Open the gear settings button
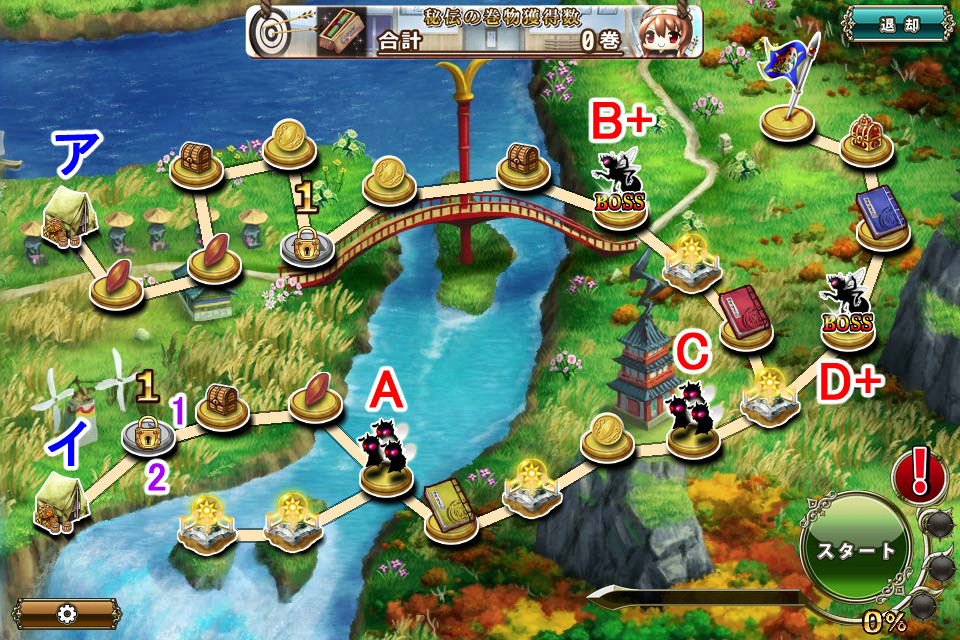Viewport: 960px width, 640px height. click(x=67, y=613)
